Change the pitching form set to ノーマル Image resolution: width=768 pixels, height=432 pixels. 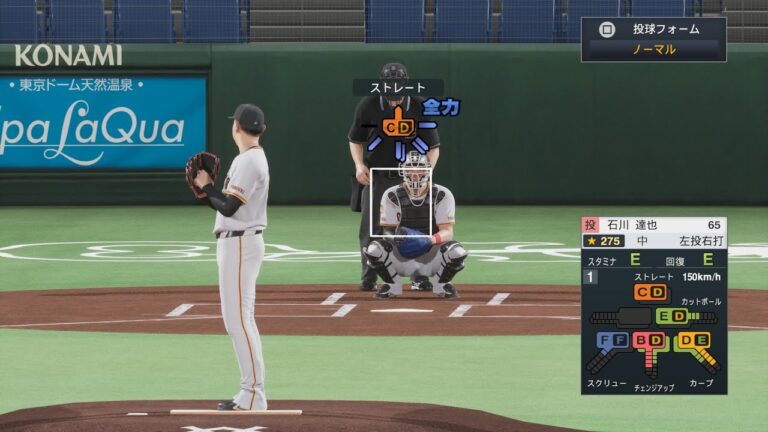click(x=653, y=49)
